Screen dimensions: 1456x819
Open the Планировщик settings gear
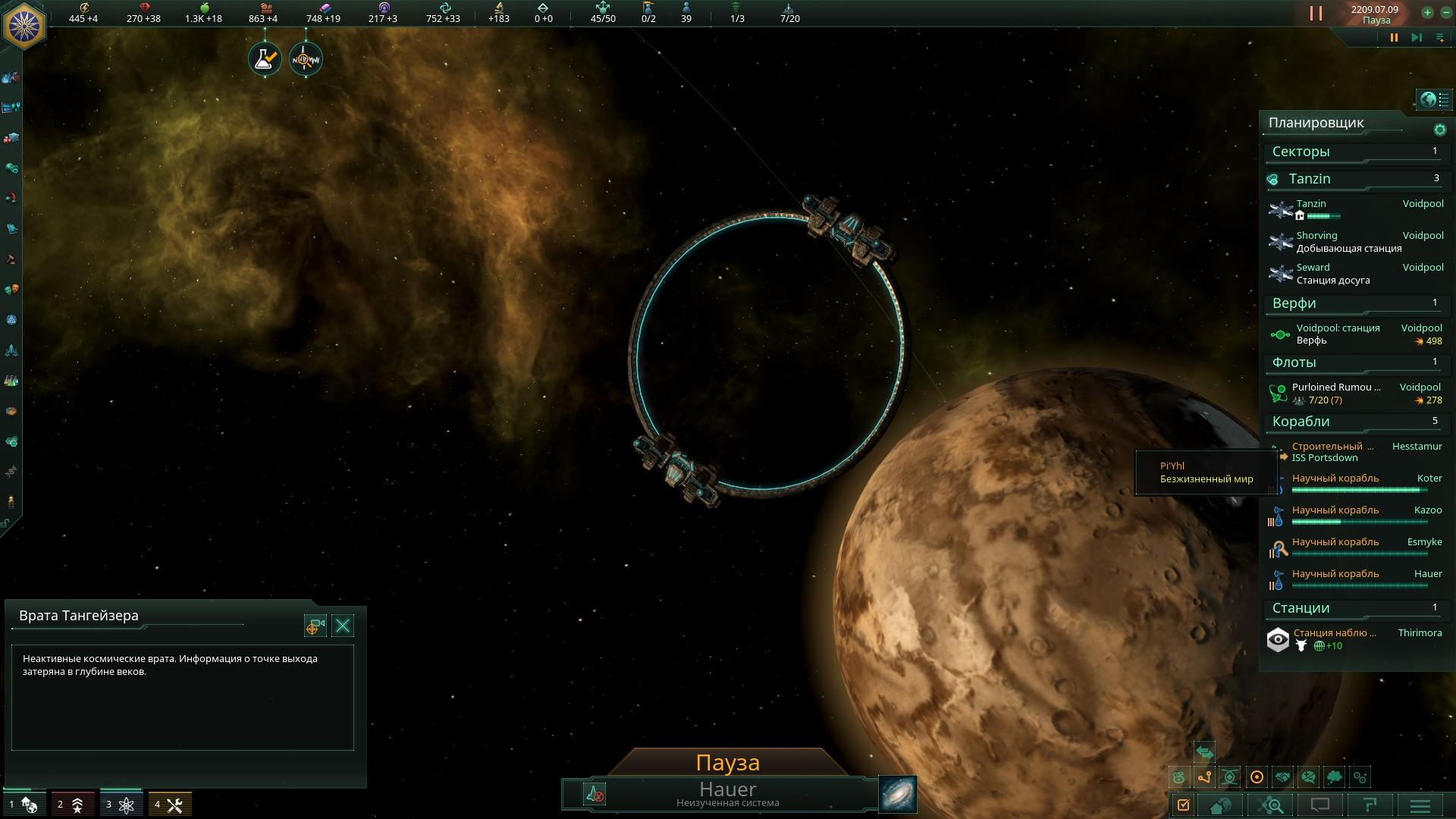click(x=1439, y=130)
